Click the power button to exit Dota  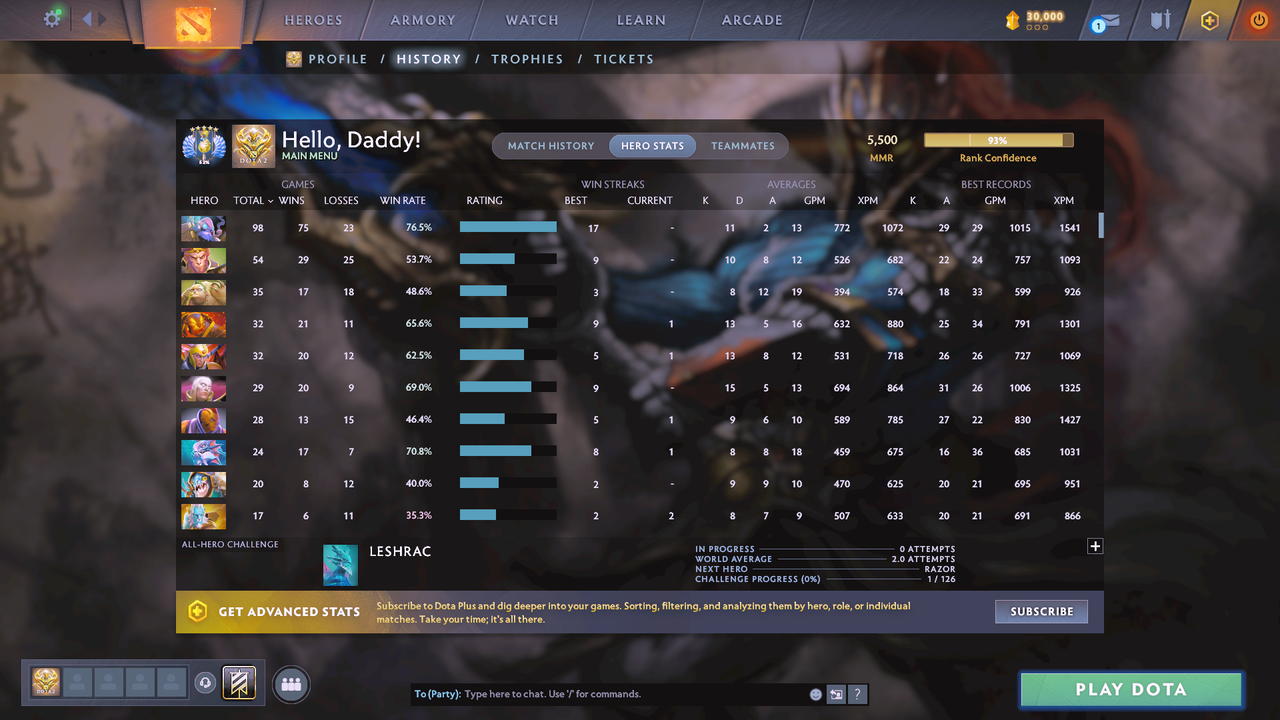pos(1258,19)
